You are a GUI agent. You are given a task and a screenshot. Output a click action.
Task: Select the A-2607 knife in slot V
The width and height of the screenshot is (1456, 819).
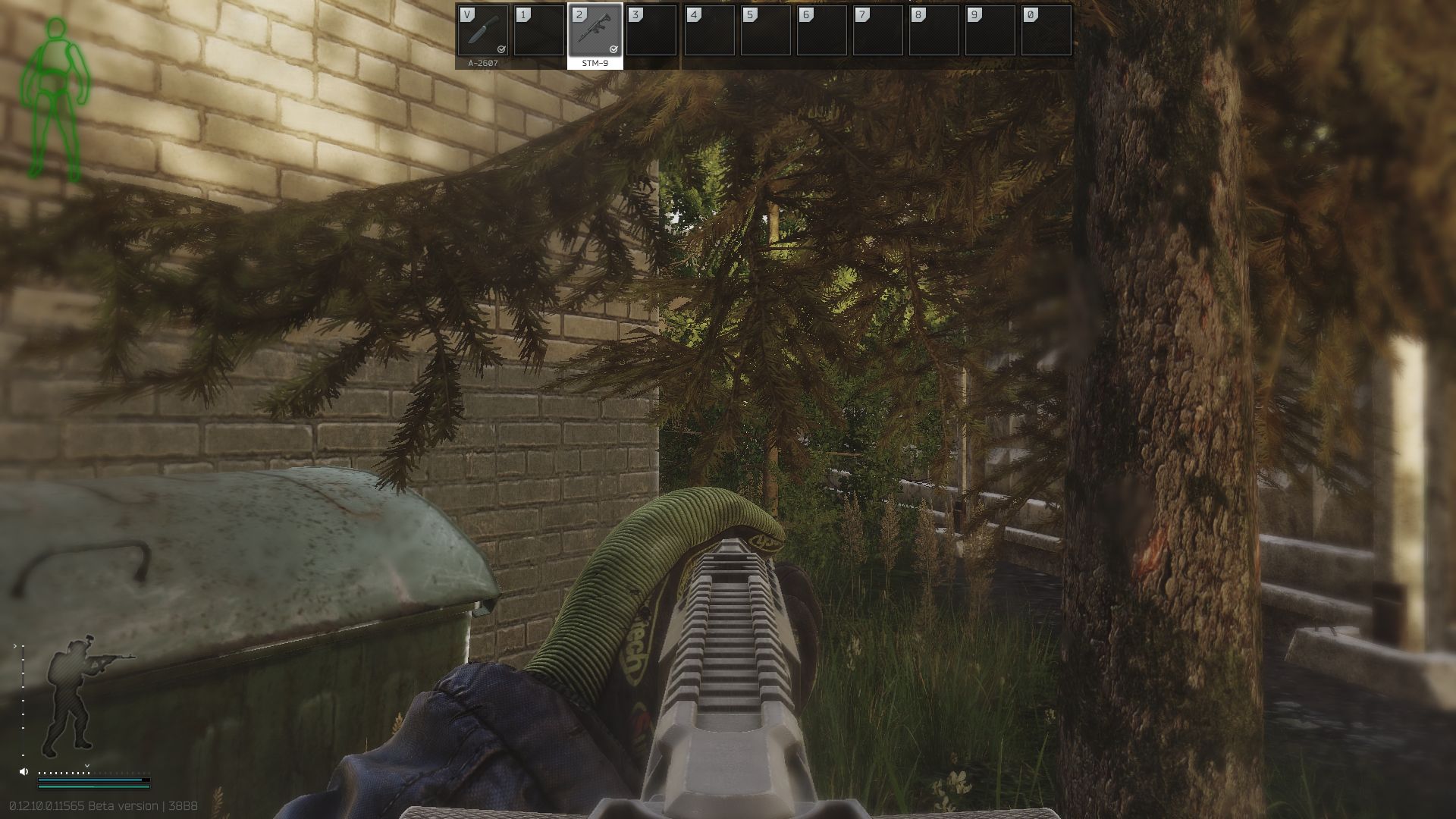click(484, 32)
